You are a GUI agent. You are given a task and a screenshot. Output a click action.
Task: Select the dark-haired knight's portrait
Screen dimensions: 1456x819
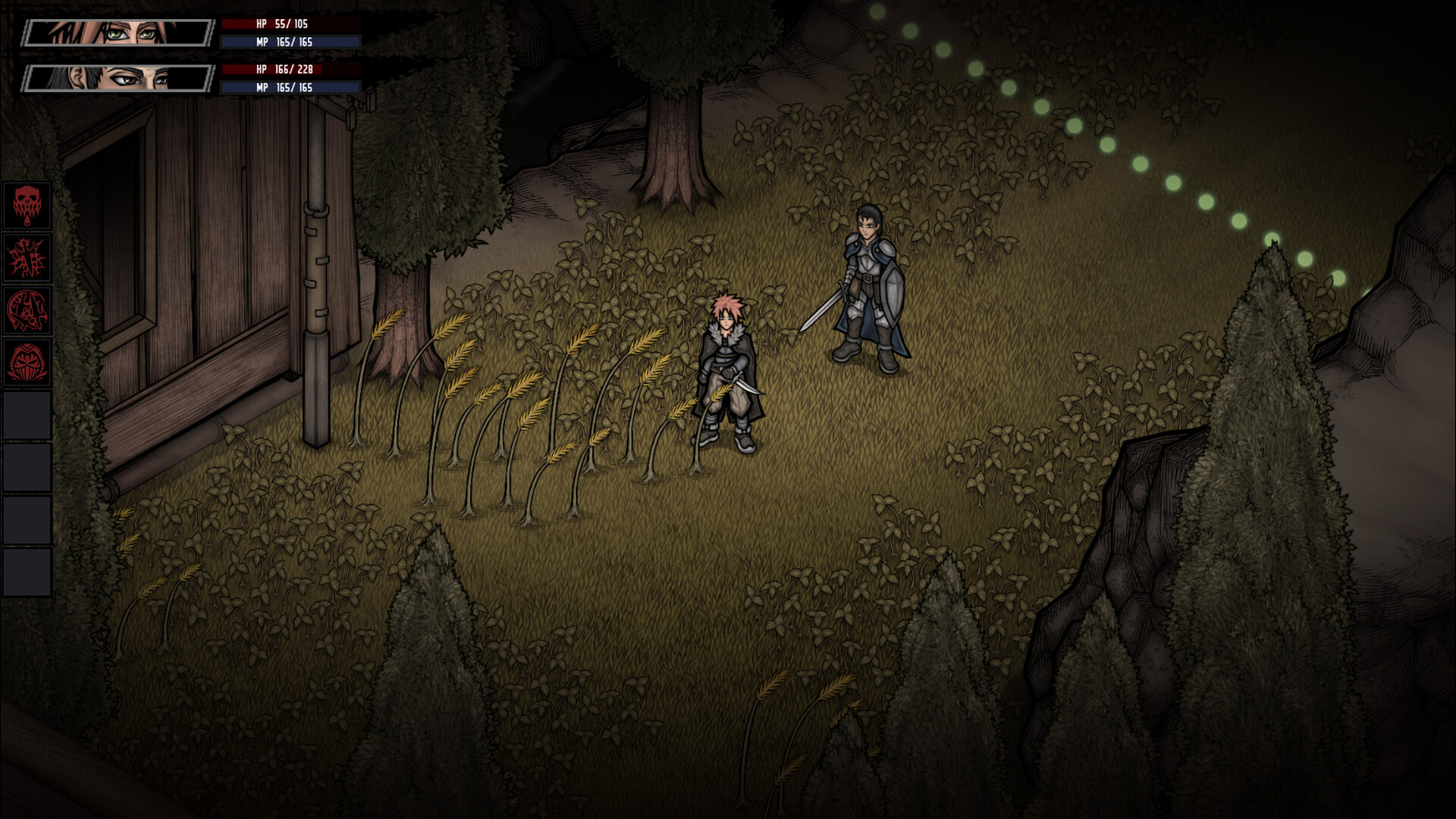coord(114,80)
